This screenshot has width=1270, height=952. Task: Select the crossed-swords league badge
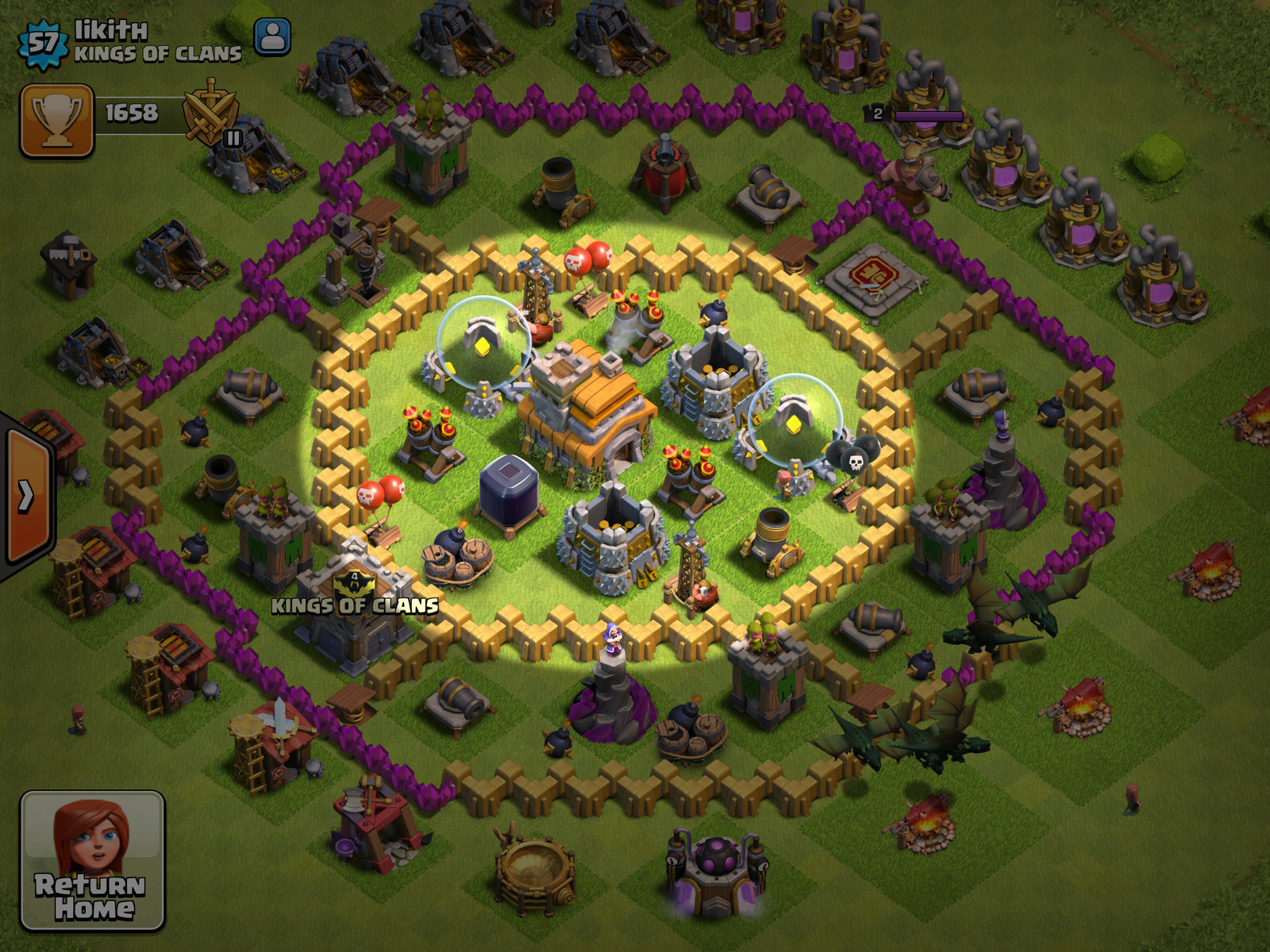tap(208, 115)
